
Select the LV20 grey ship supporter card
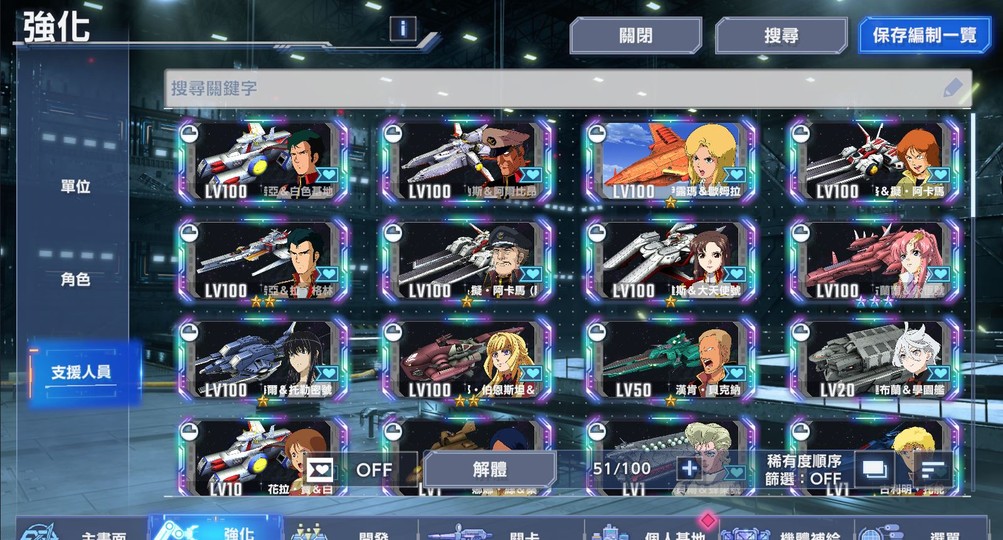873,359
